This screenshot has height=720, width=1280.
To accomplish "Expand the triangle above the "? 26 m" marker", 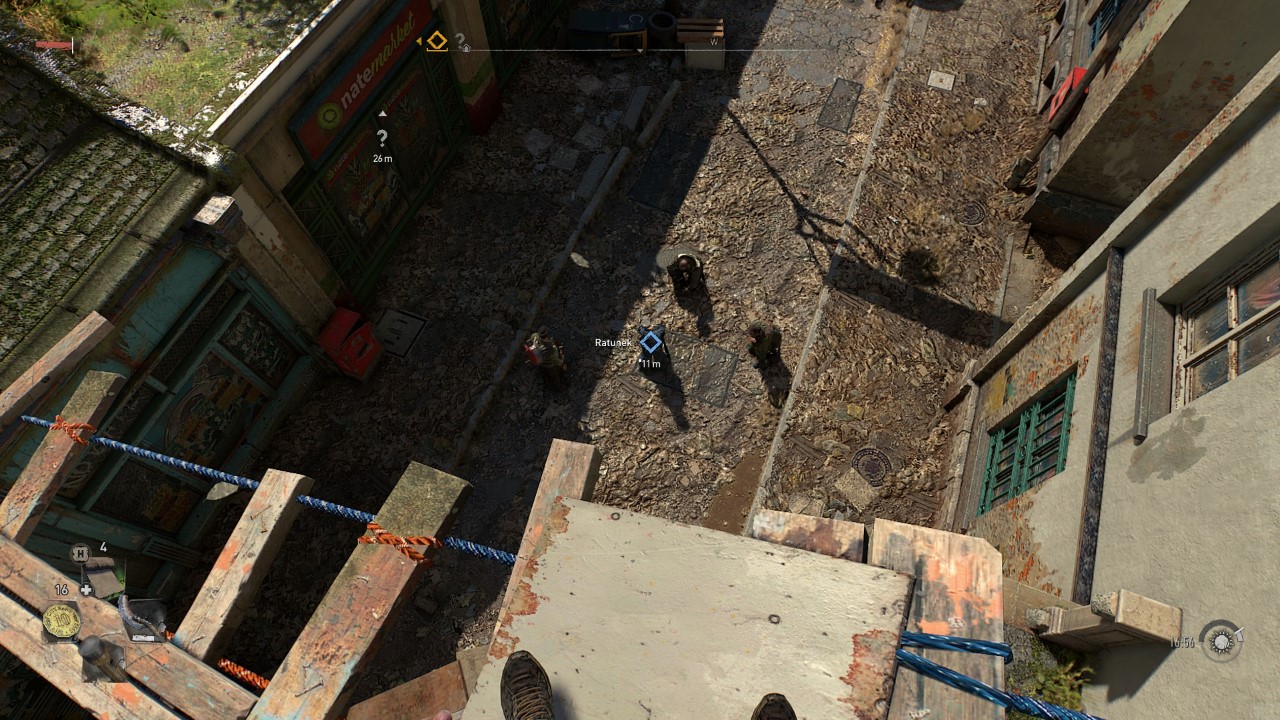I will [382, 113].
